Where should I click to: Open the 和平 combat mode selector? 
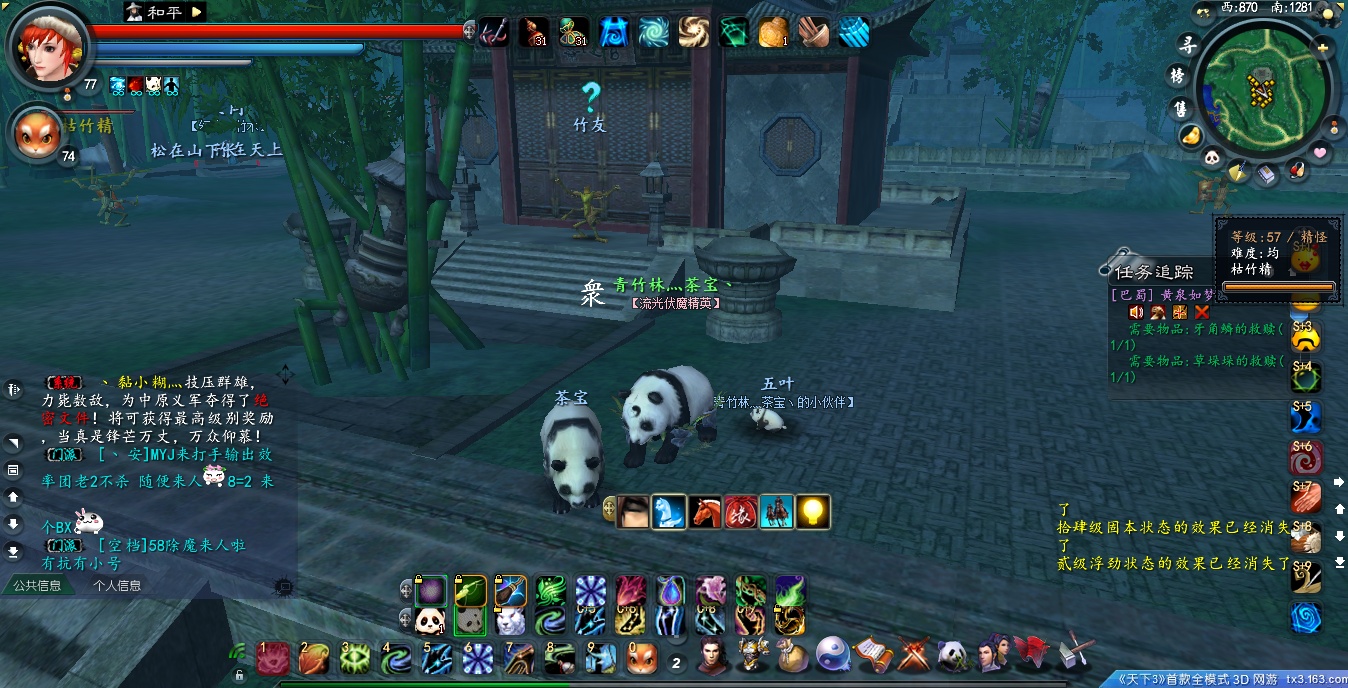(196, 12)
